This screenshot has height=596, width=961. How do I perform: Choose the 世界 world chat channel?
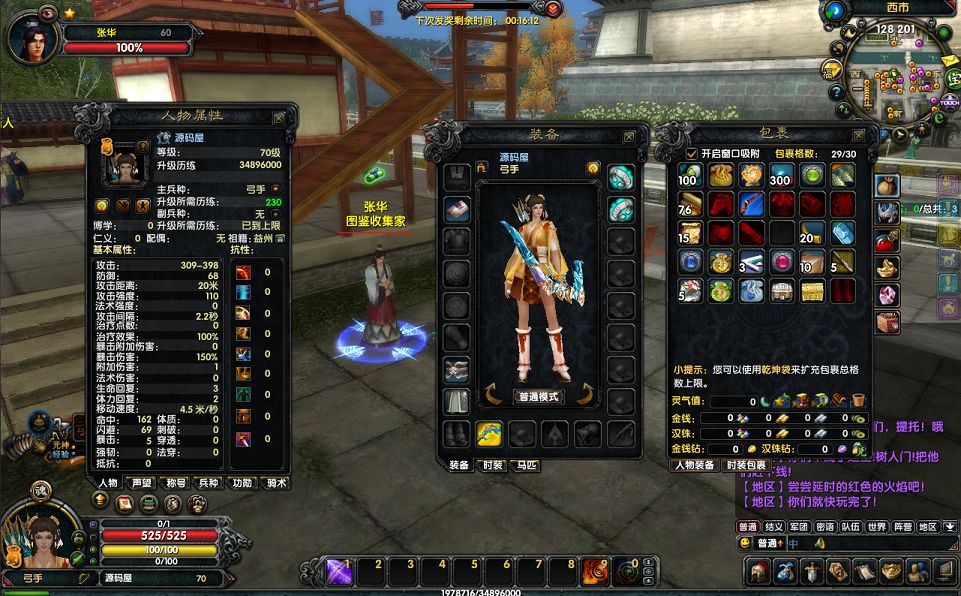(876, 527)
